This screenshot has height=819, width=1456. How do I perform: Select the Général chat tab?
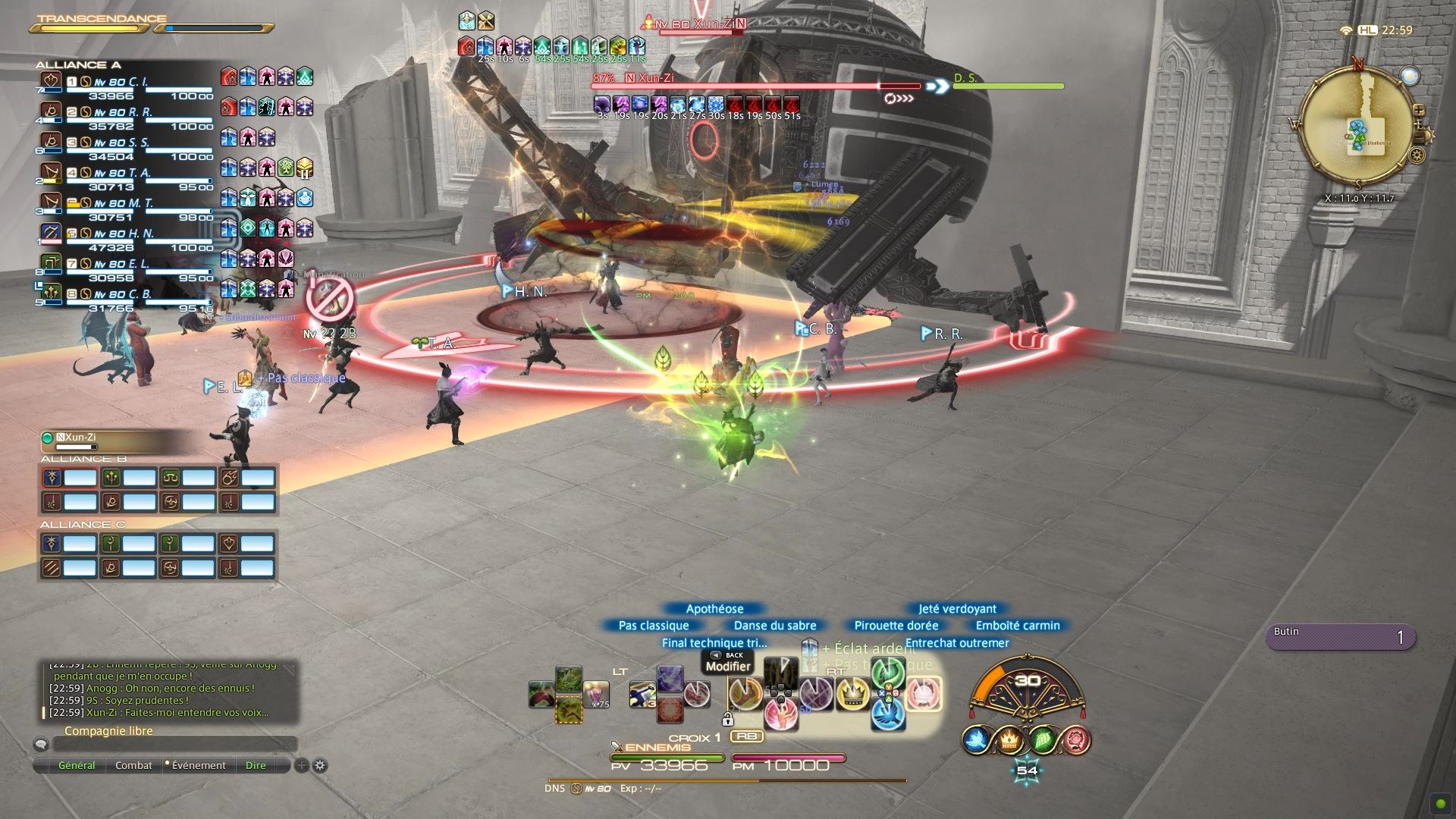click(x=77, y=766)
